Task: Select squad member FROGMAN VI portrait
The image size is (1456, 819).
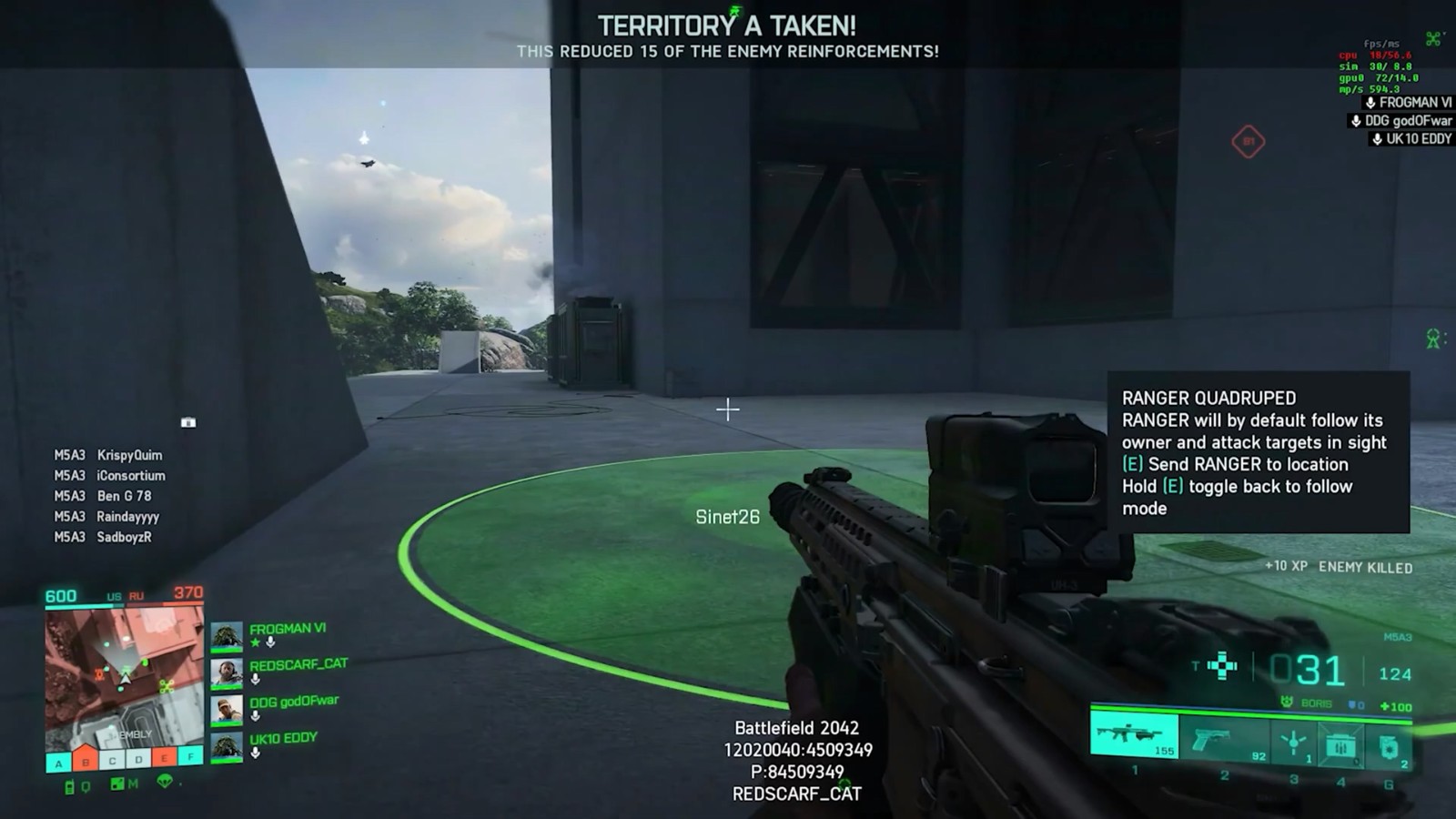Action: pyautogui.click(x=227, y=636)
